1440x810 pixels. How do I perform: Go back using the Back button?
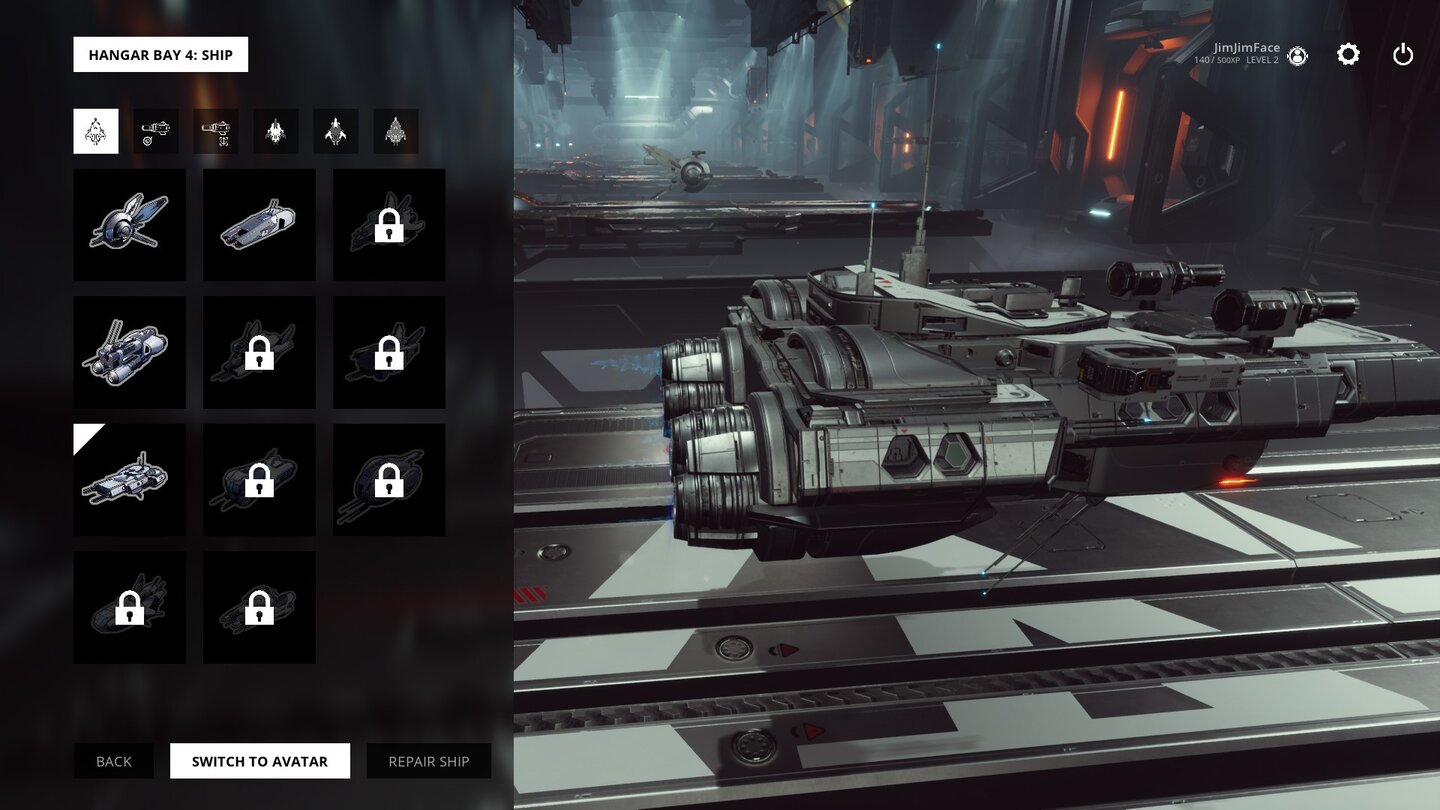tap(113, 761)
